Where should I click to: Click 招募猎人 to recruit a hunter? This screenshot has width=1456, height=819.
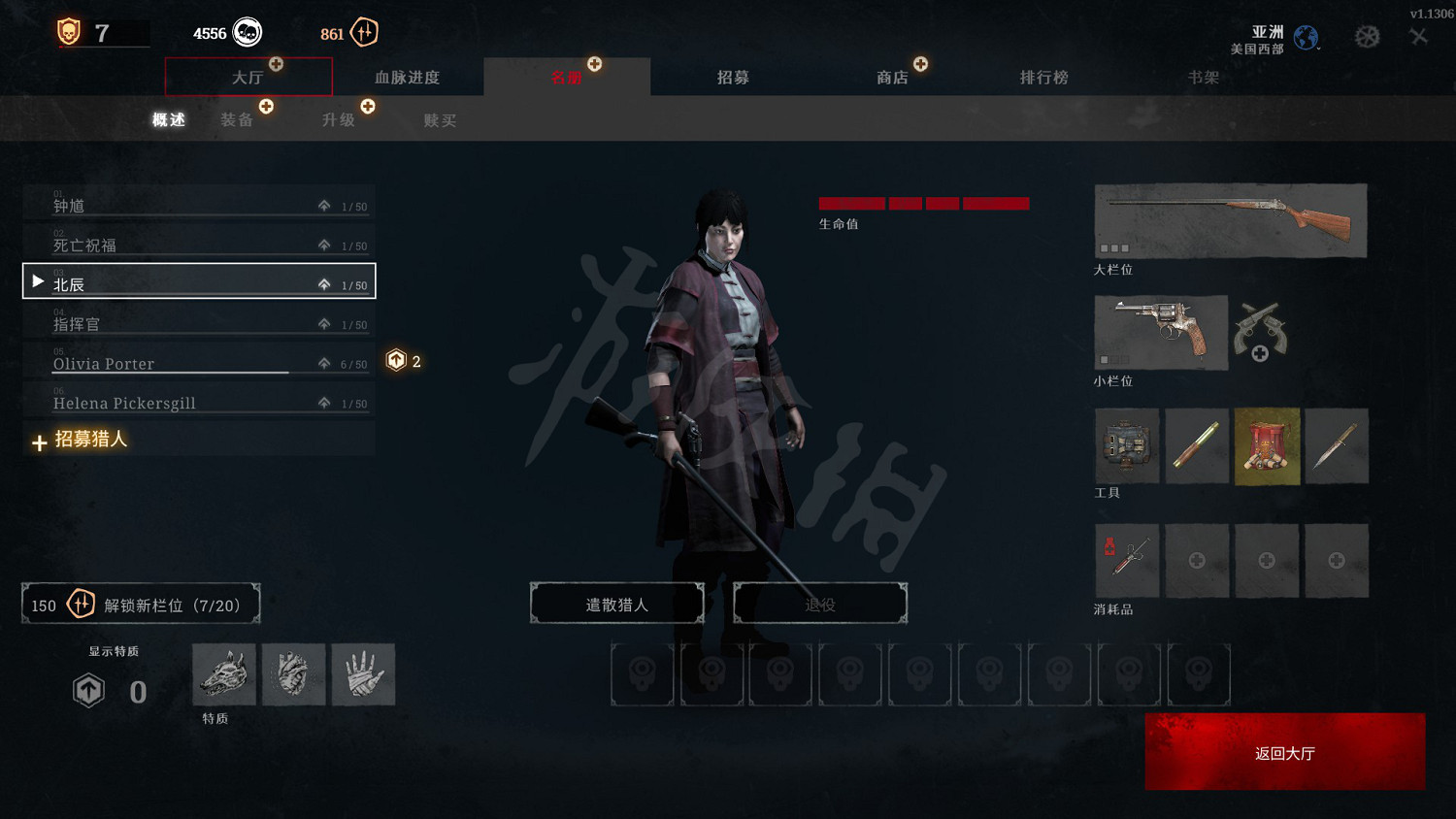click(x=91, y=440)
